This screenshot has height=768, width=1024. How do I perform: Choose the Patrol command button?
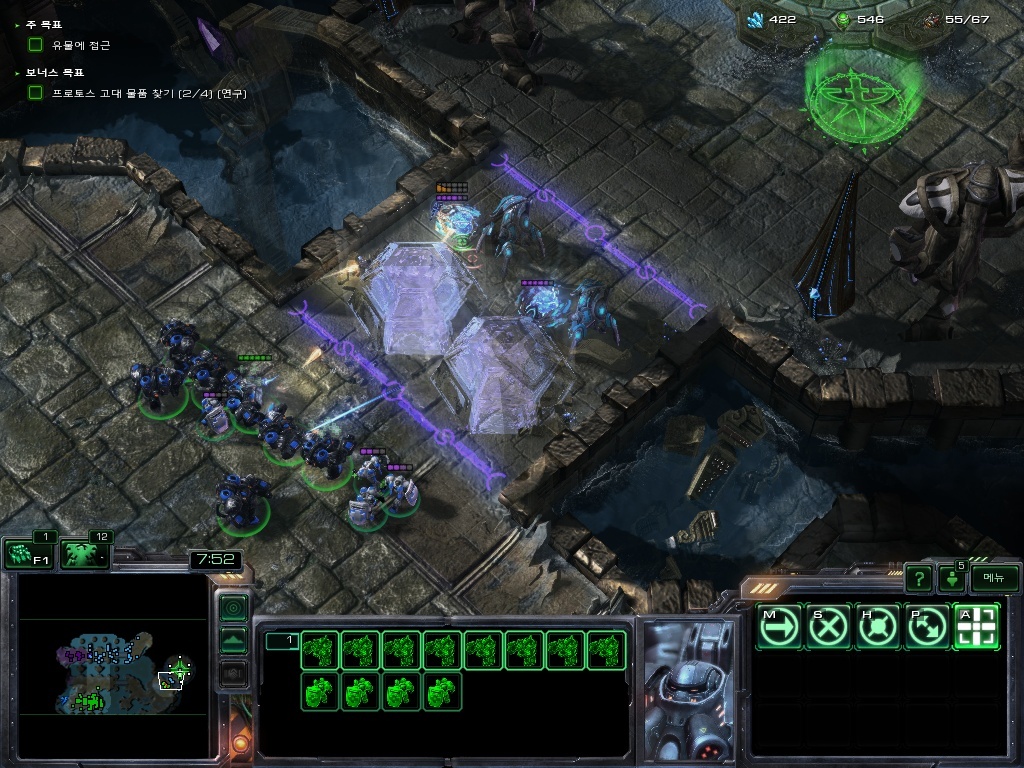pos(927,627)
